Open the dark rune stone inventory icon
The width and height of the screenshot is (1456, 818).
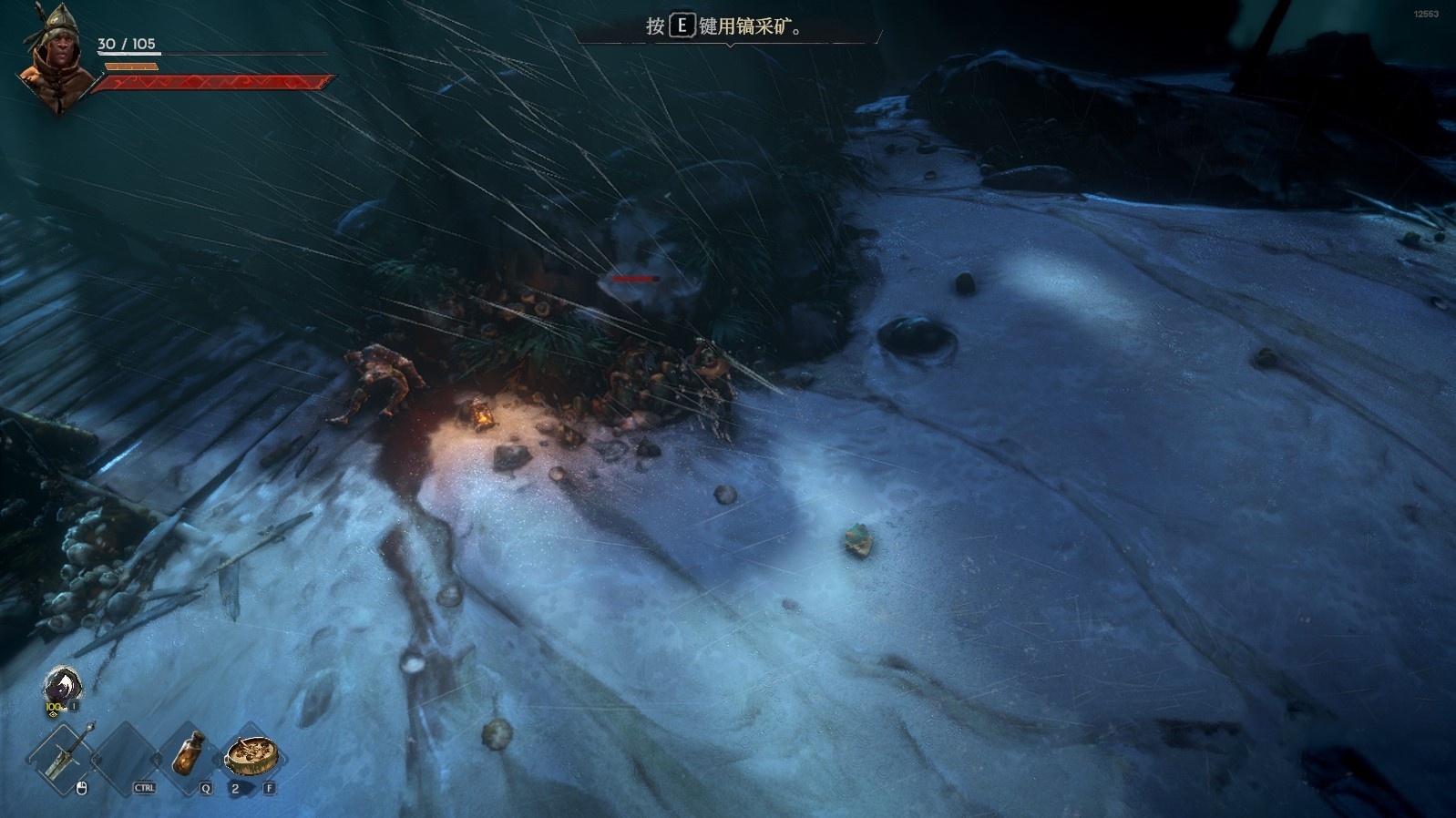pyautogui.click(x=62, y=685)
